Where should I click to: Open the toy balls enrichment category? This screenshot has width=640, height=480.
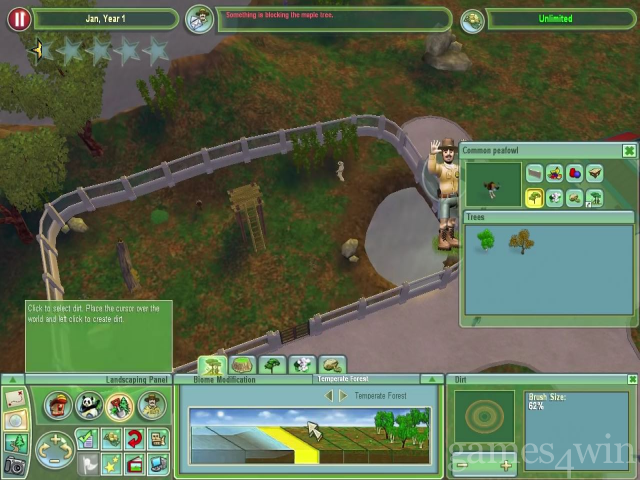[x=575, y=175]
